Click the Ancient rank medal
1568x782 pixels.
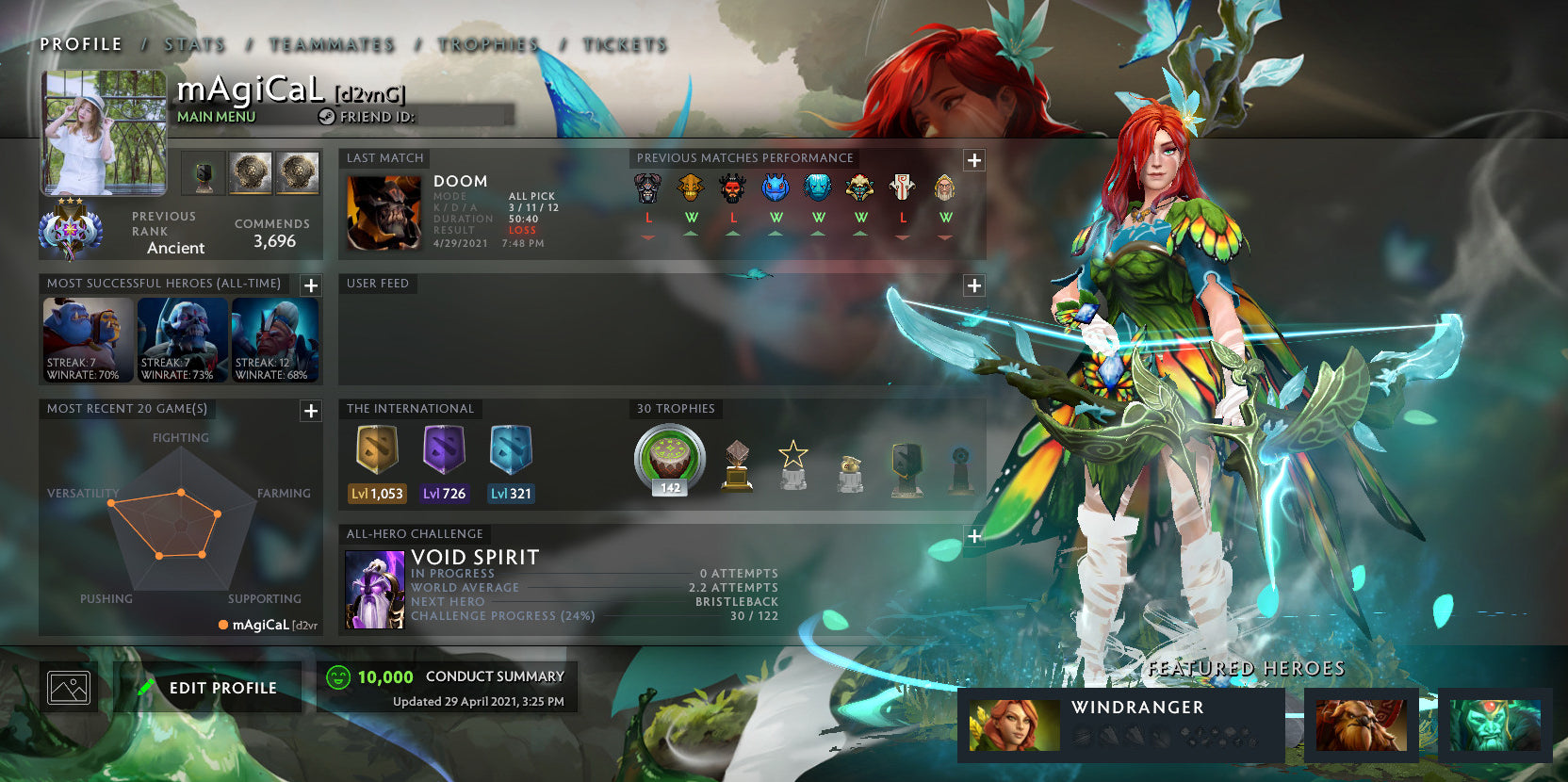coord(73,229)
